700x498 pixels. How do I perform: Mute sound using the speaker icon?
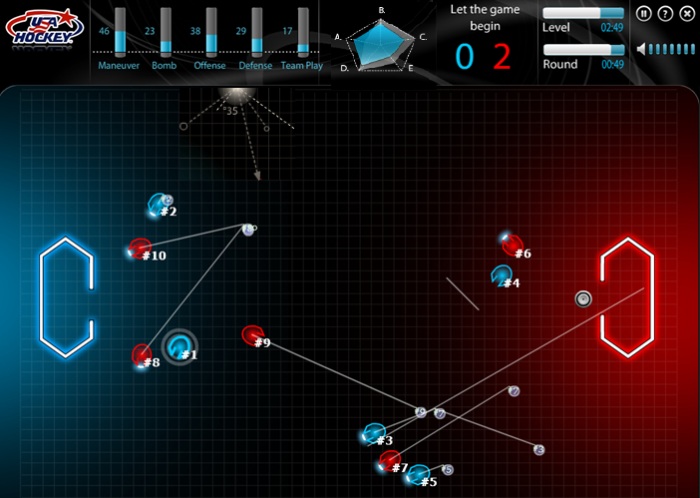641,48
